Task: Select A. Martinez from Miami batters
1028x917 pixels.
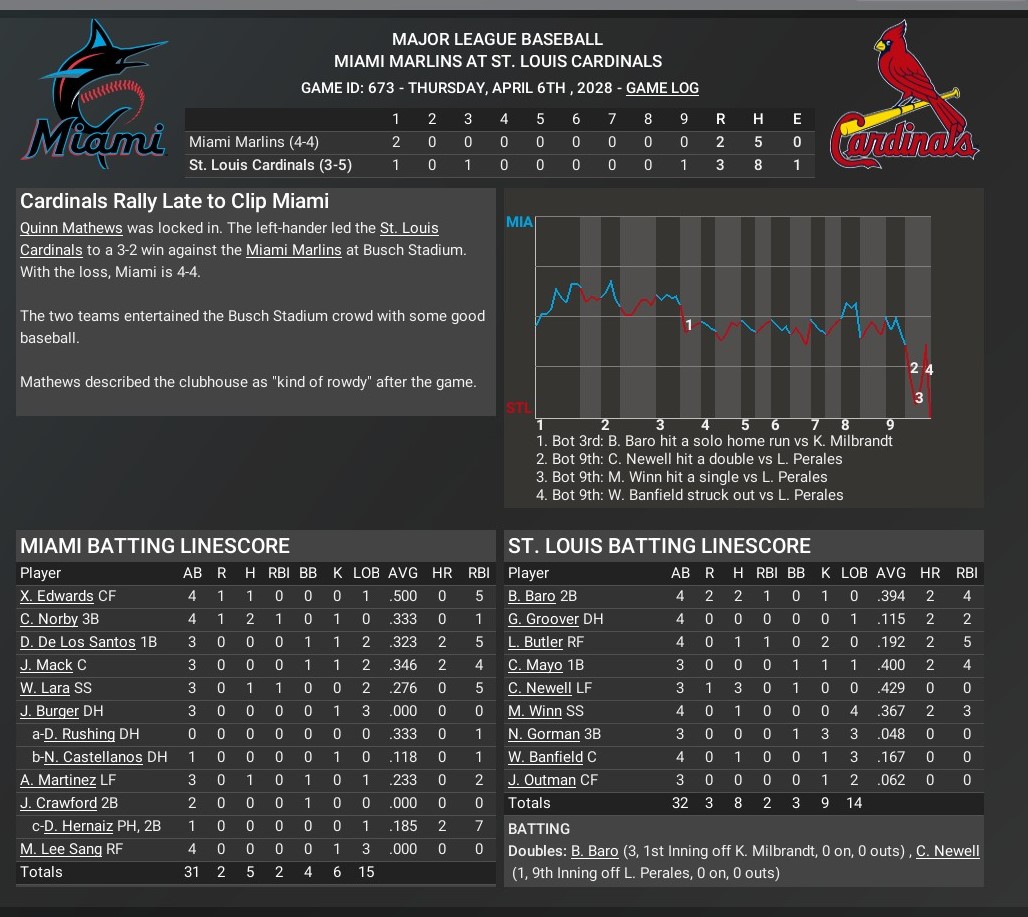Action: [58, 780]
